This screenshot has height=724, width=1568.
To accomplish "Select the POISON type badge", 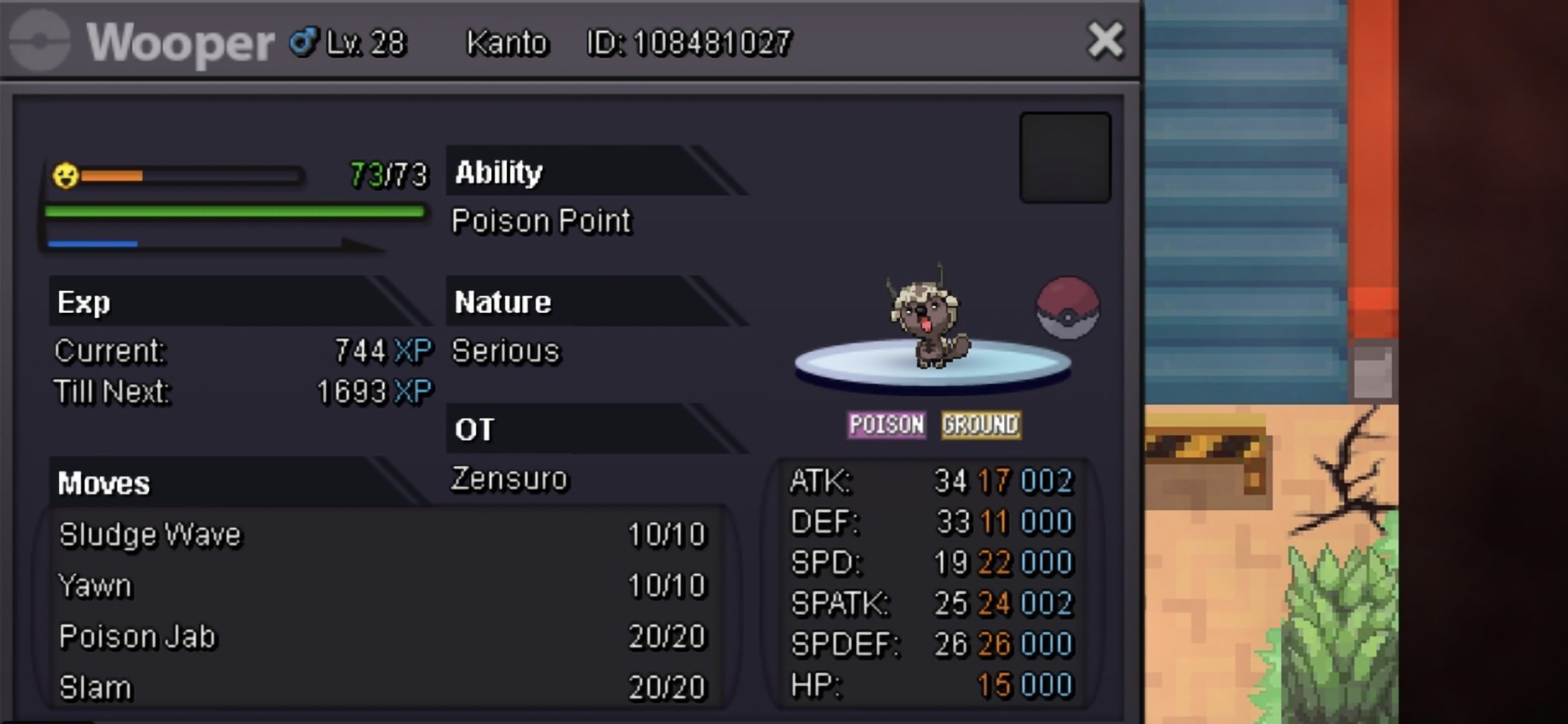I will pos(887,425).
